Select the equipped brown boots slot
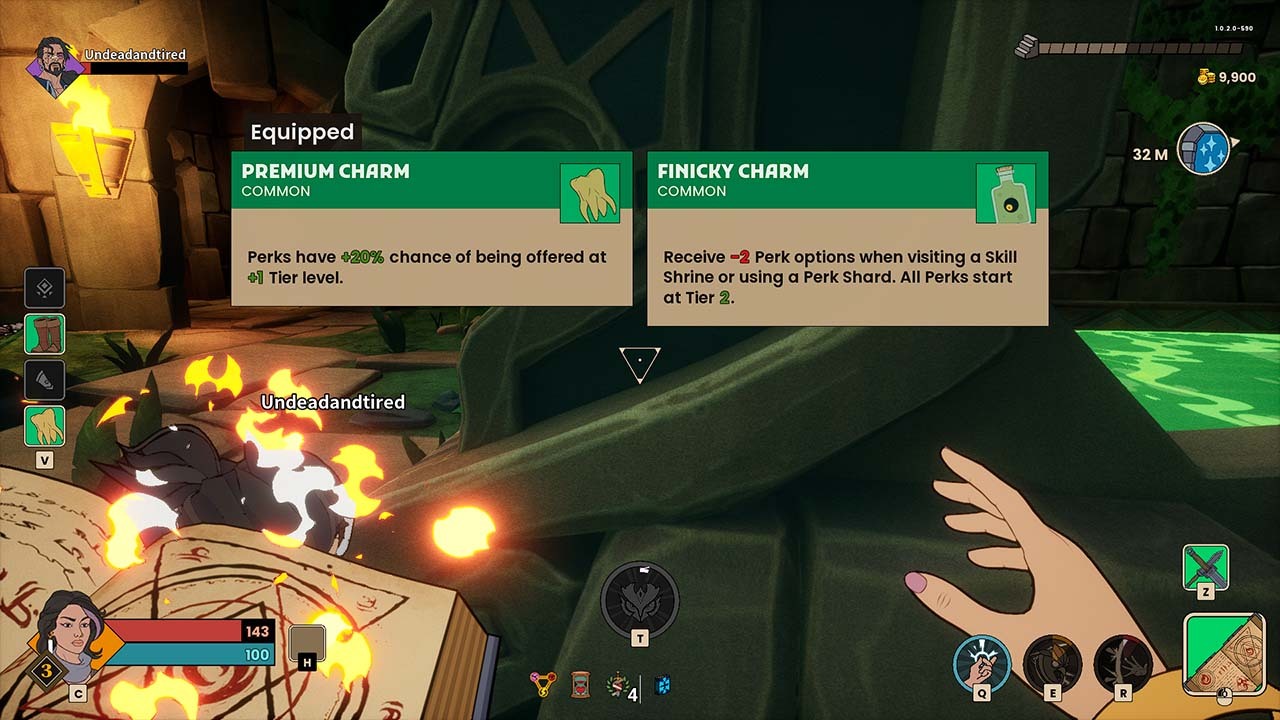The width and height of the screenshot is (1280, 720). tap(45, 334)
